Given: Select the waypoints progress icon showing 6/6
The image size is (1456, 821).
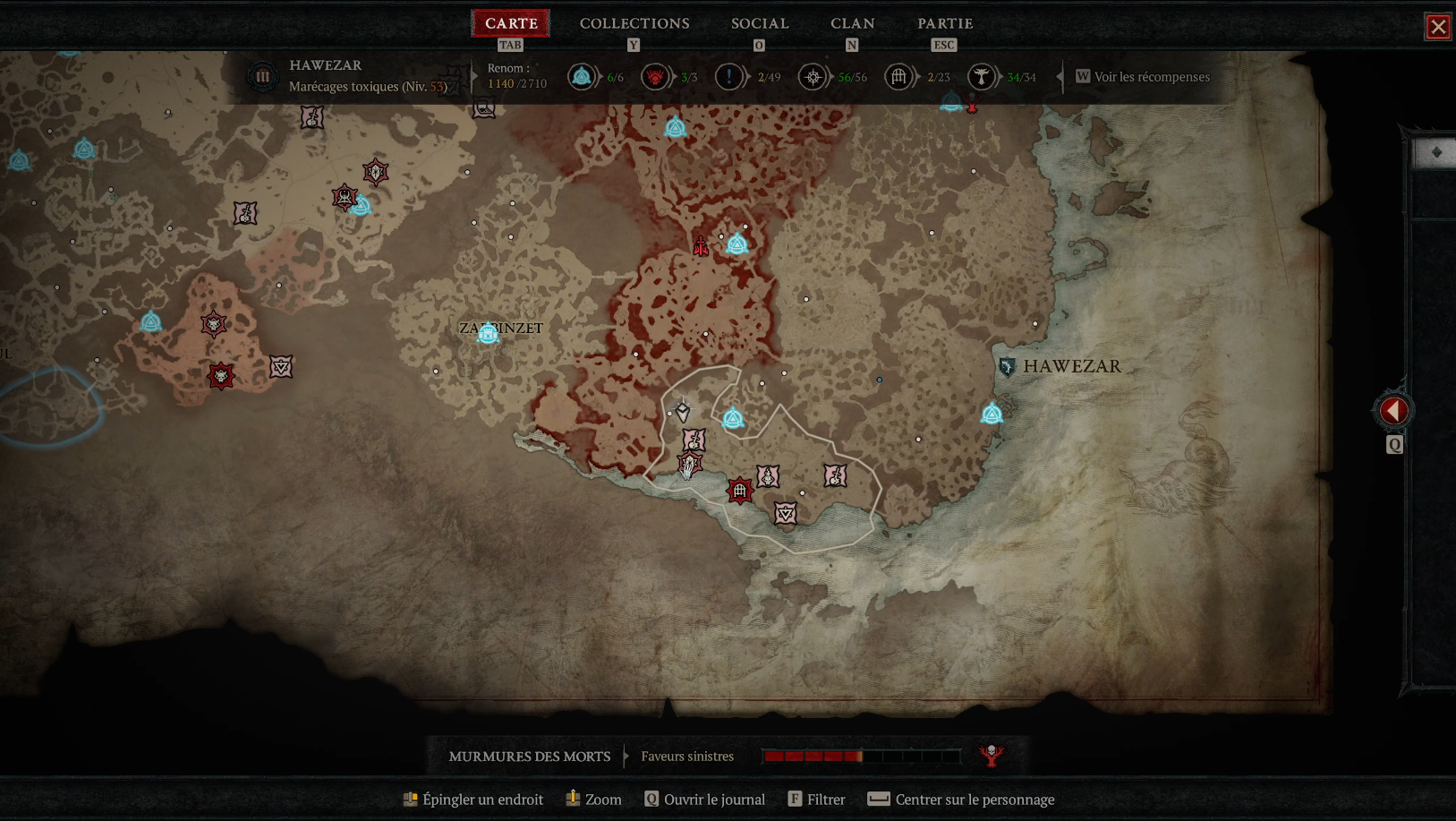Looking at the screenshot, I should point(582,77).
